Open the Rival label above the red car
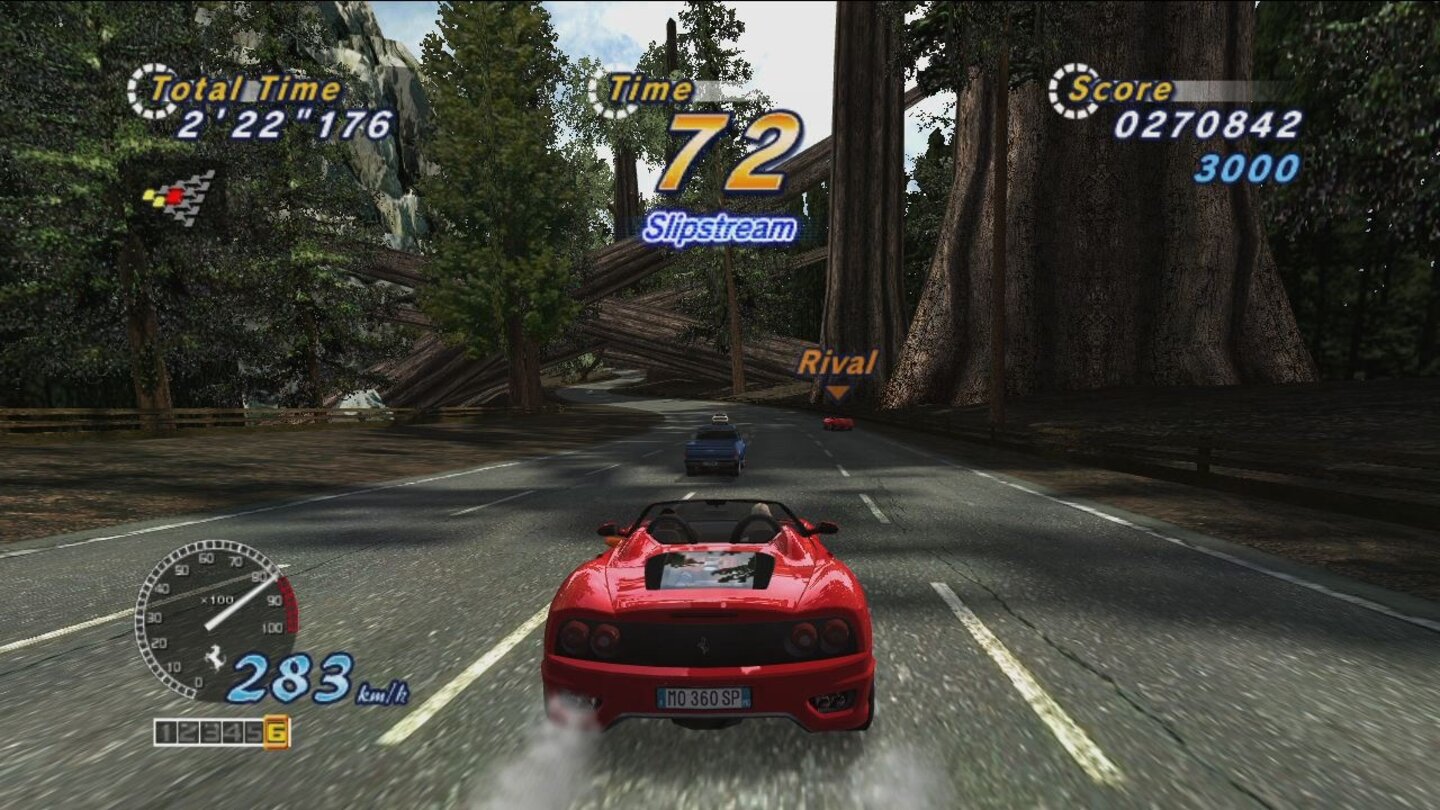 (x=840, y=362)
